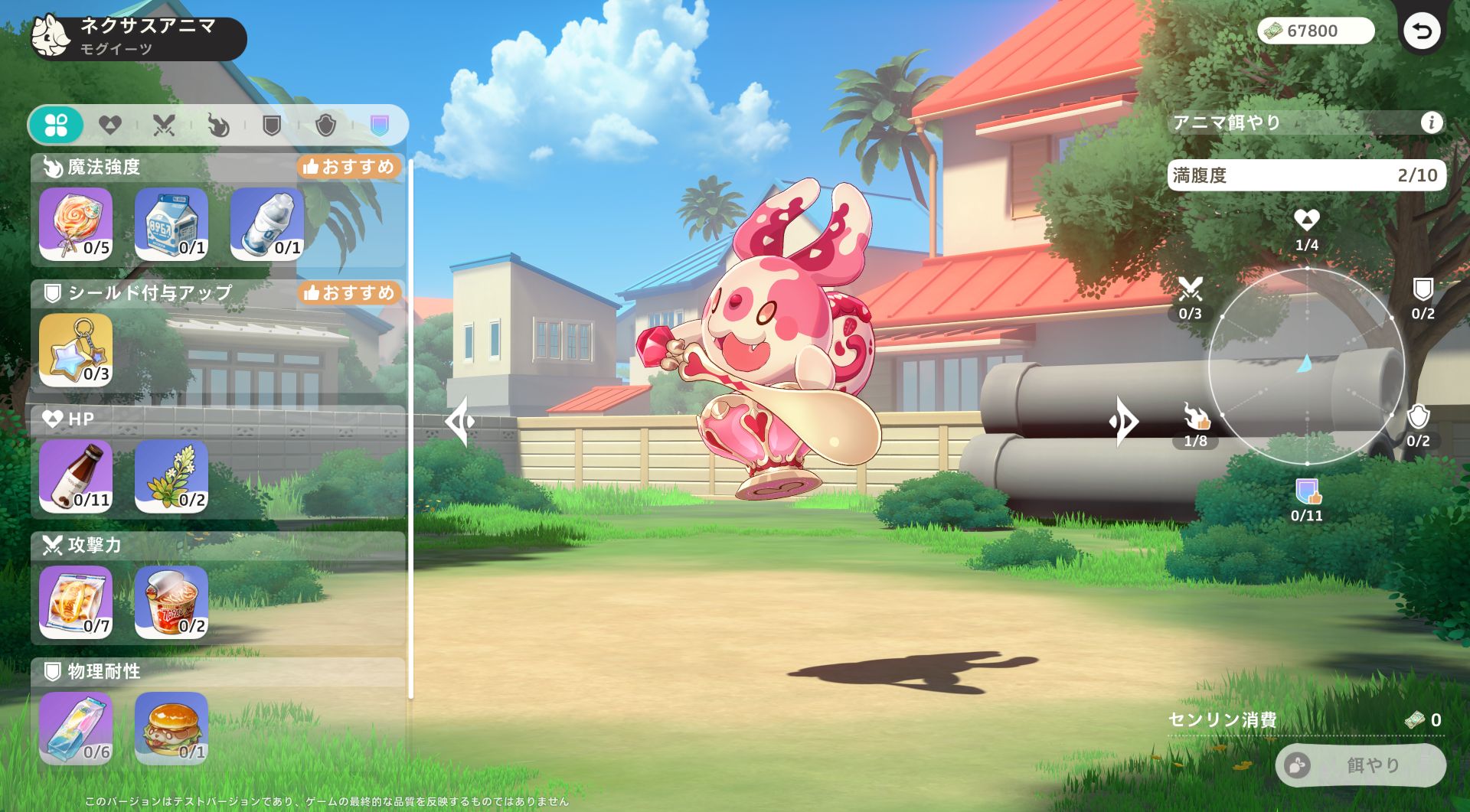Switch to the all-categories clover tab
This screenshot has height=812, width=1470.
[56, 125]
